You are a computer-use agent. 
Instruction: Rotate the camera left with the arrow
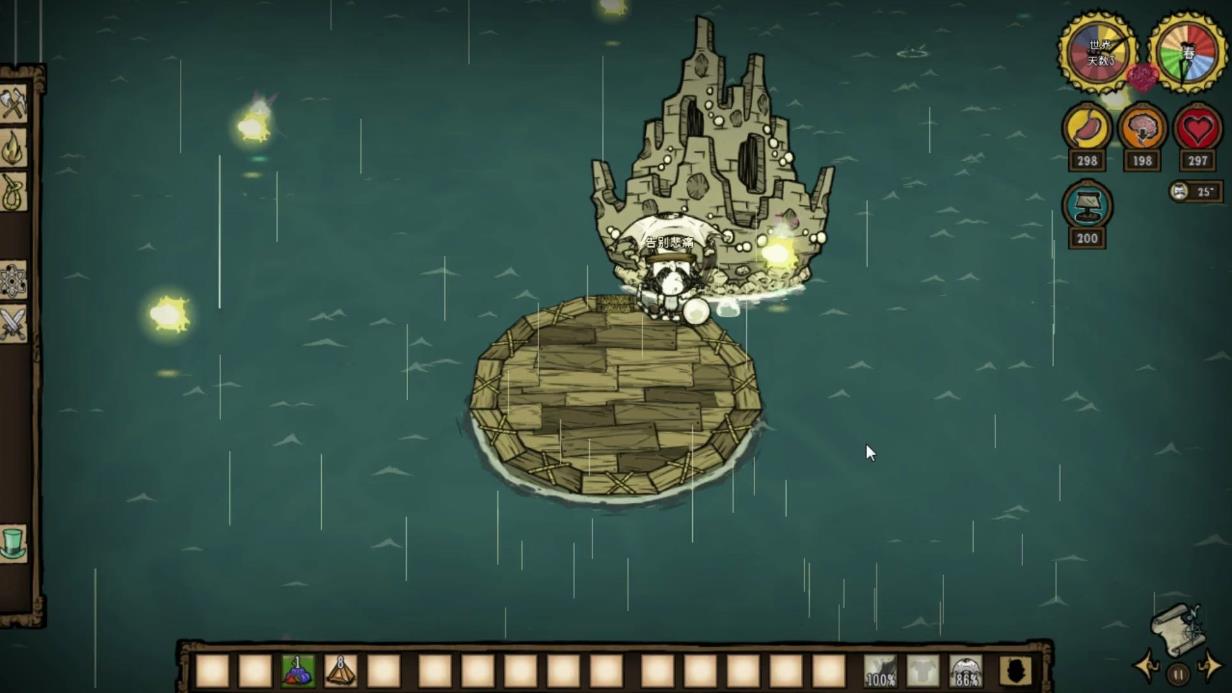[1146, 666]
